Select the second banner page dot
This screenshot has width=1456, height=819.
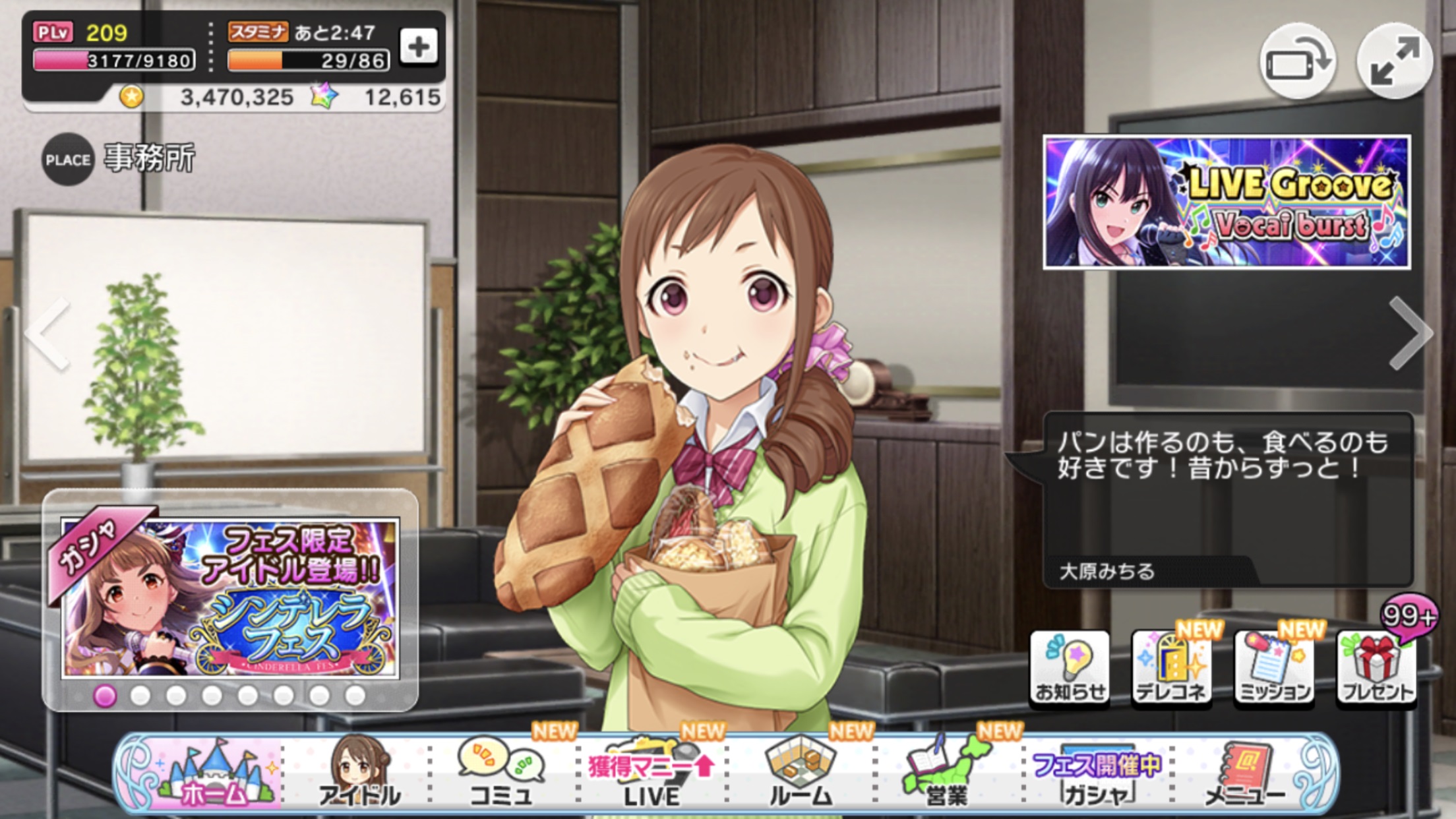click(140, 696)
